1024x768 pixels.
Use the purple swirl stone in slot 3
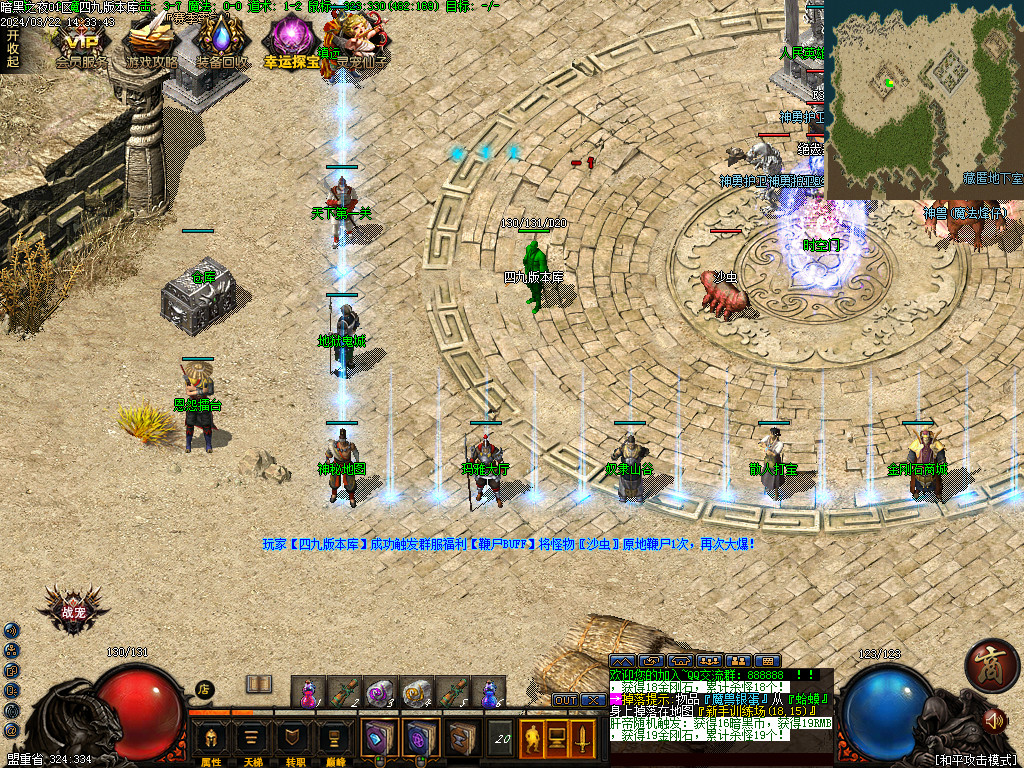coord(379,692)
